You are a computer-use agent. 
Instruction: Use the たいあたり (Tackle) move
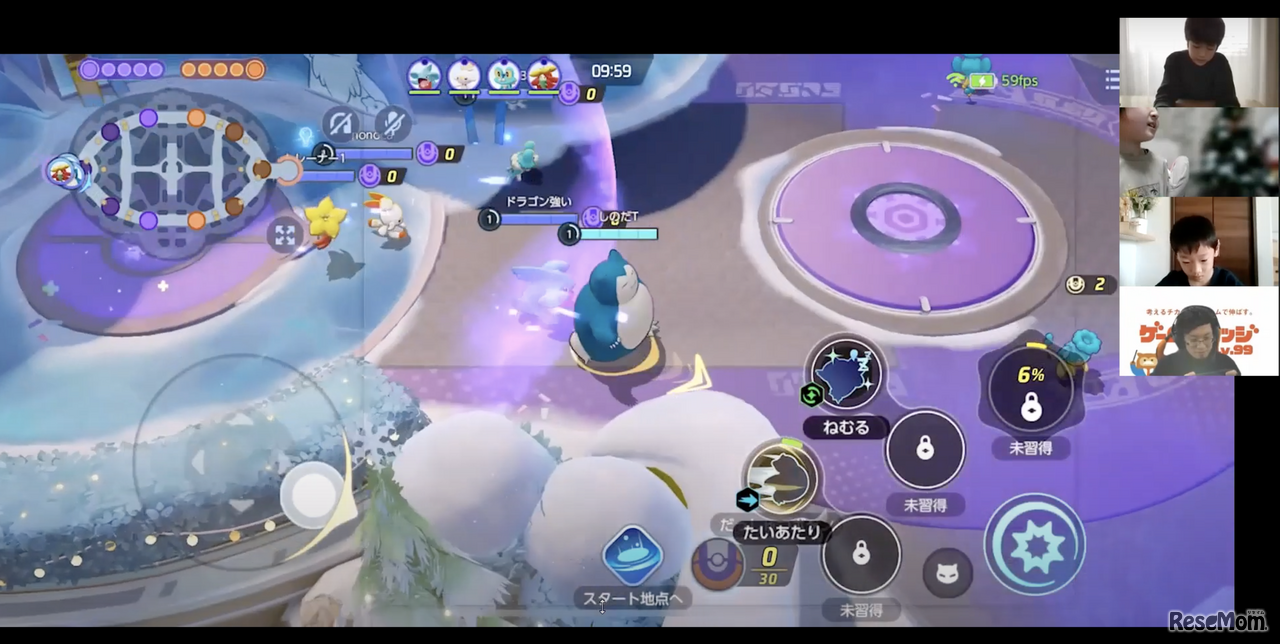coord(783,478)
